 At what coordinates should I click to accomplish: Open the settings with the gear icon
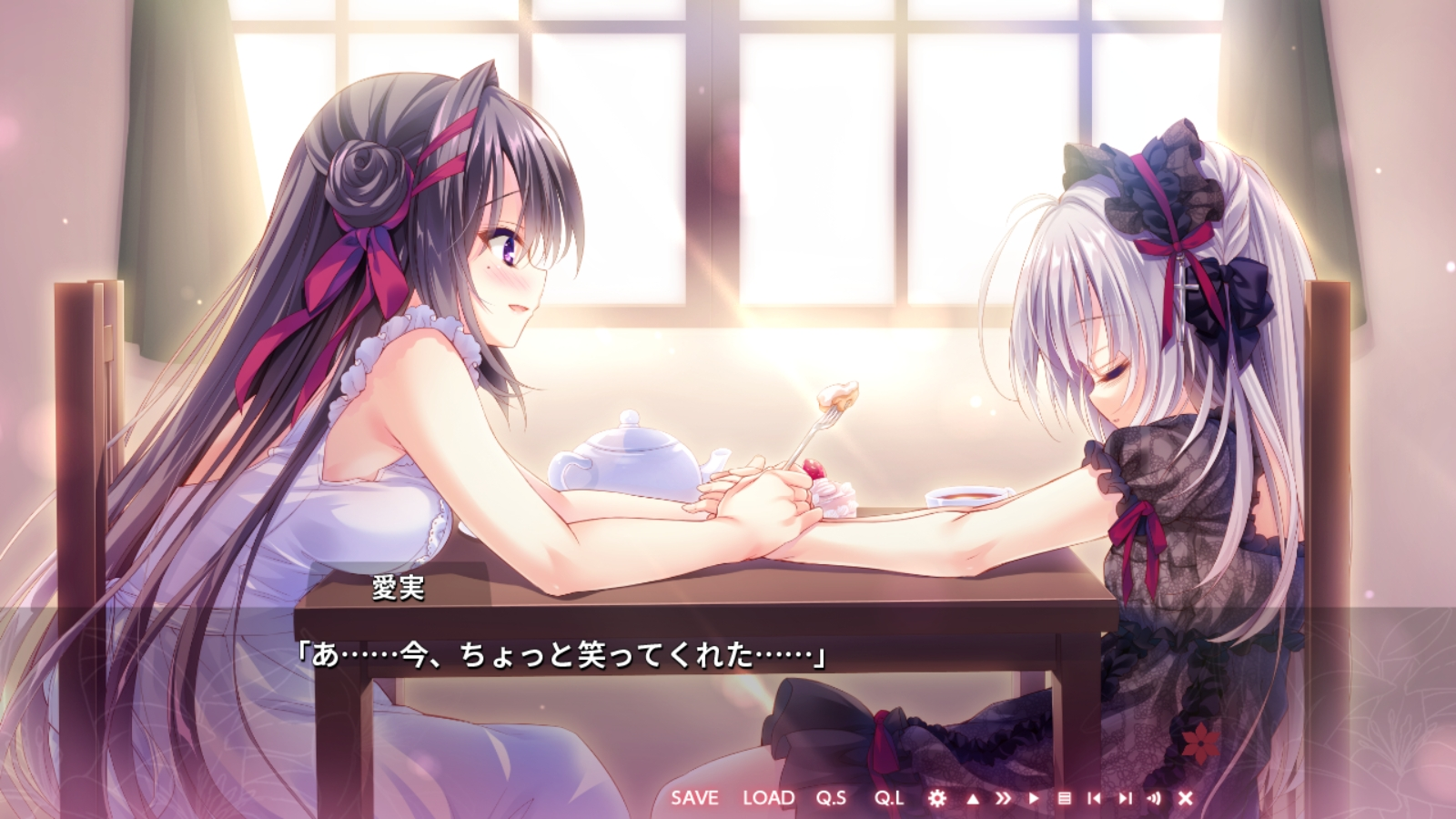tap(937, 798)
